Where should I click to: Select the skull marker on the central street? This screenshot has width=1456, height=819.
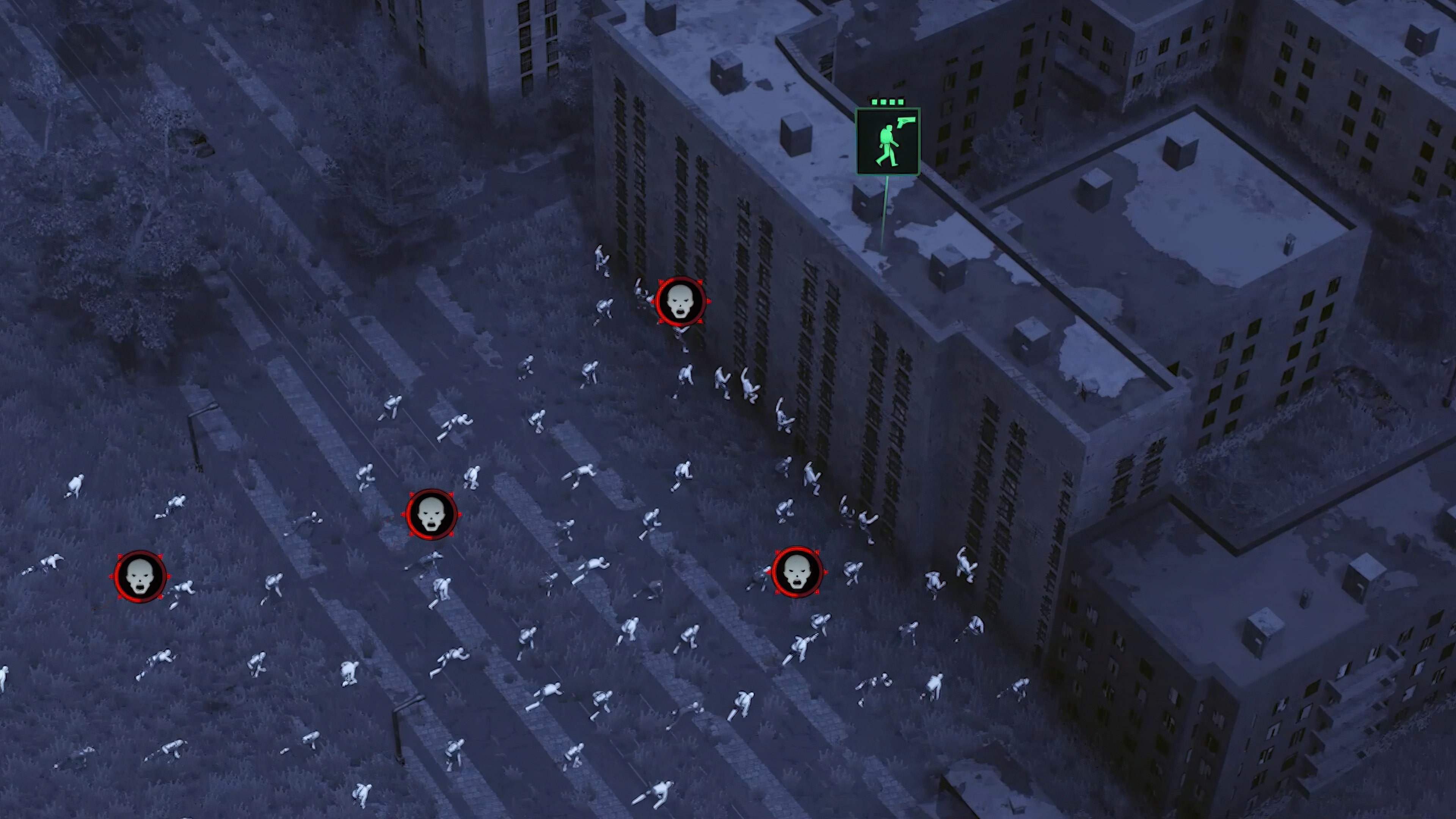[431, 515]
